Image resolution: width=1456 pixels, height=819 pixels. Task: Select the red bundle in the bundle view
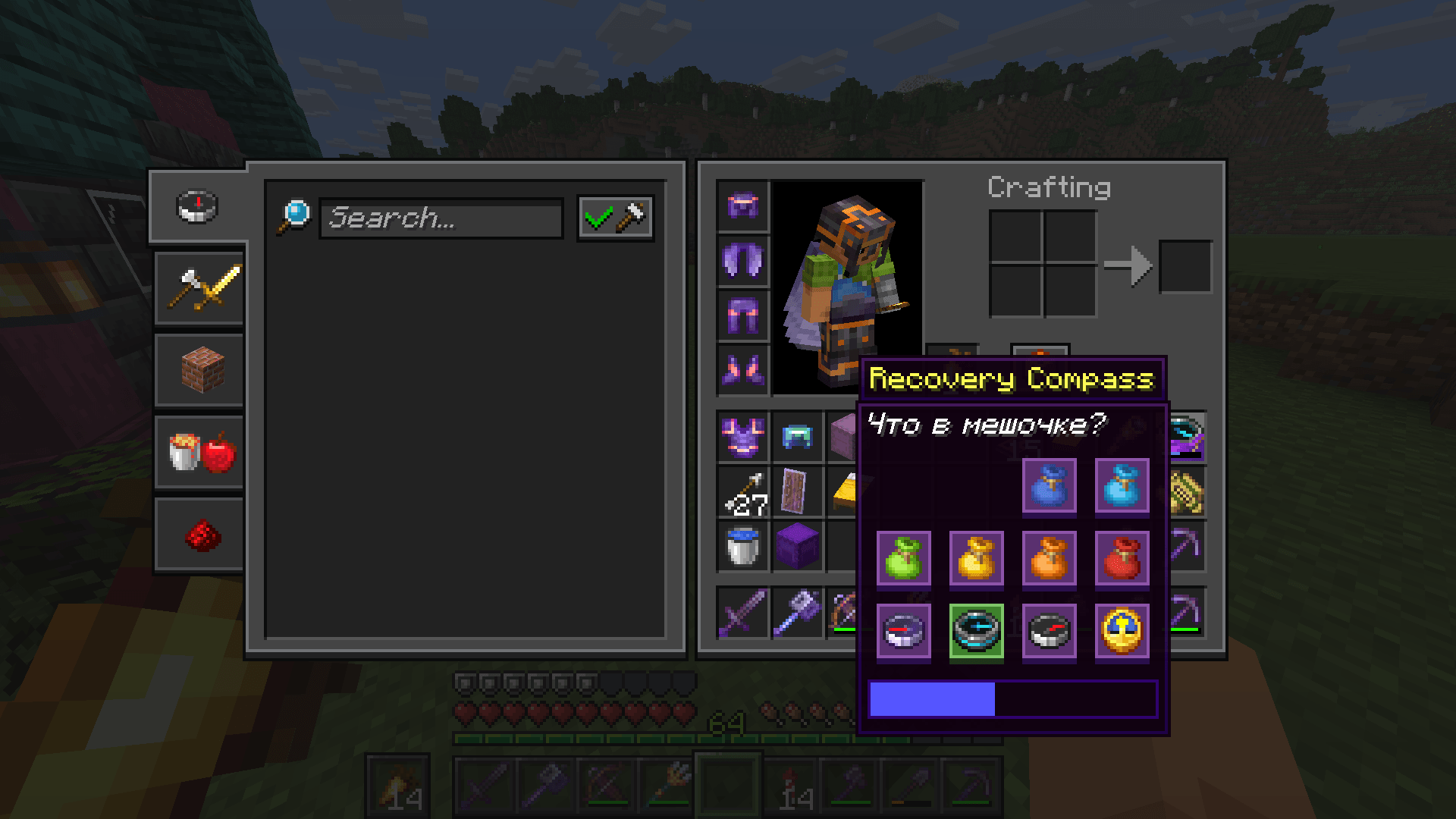pos(1122,560)
